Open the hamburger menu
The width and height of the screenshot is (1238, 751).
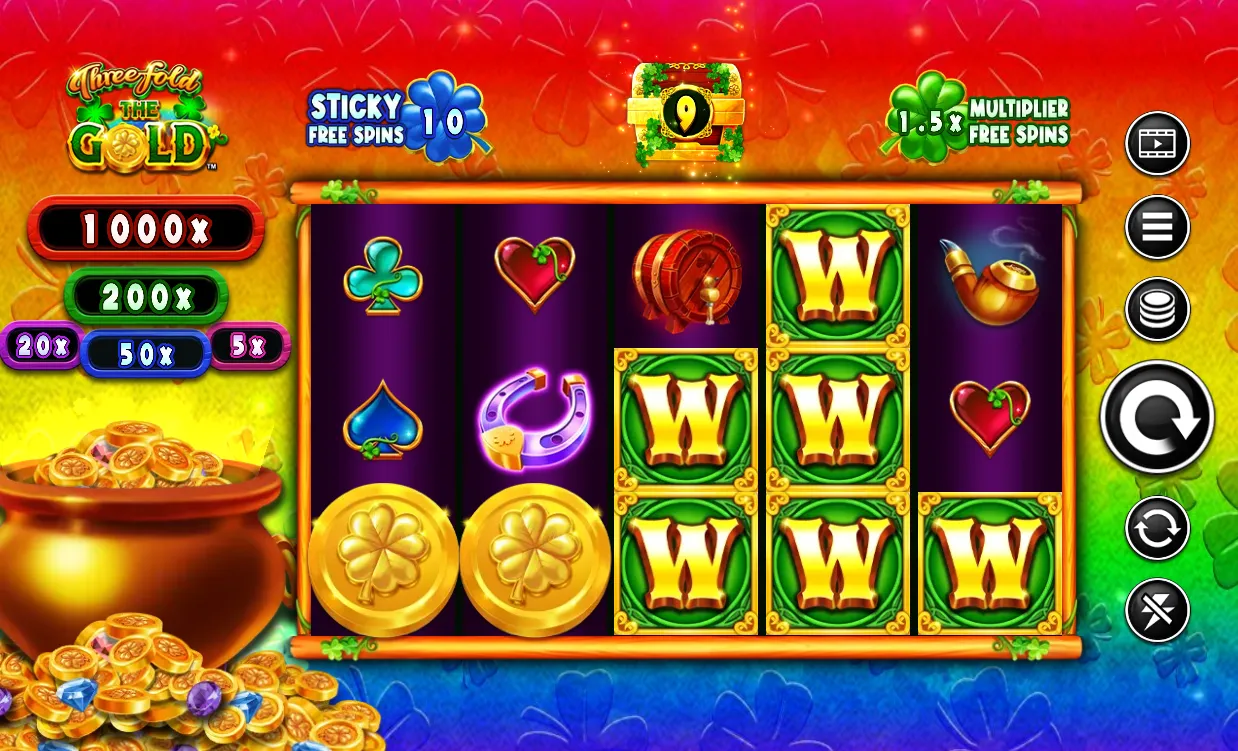tap(1157, 227)
